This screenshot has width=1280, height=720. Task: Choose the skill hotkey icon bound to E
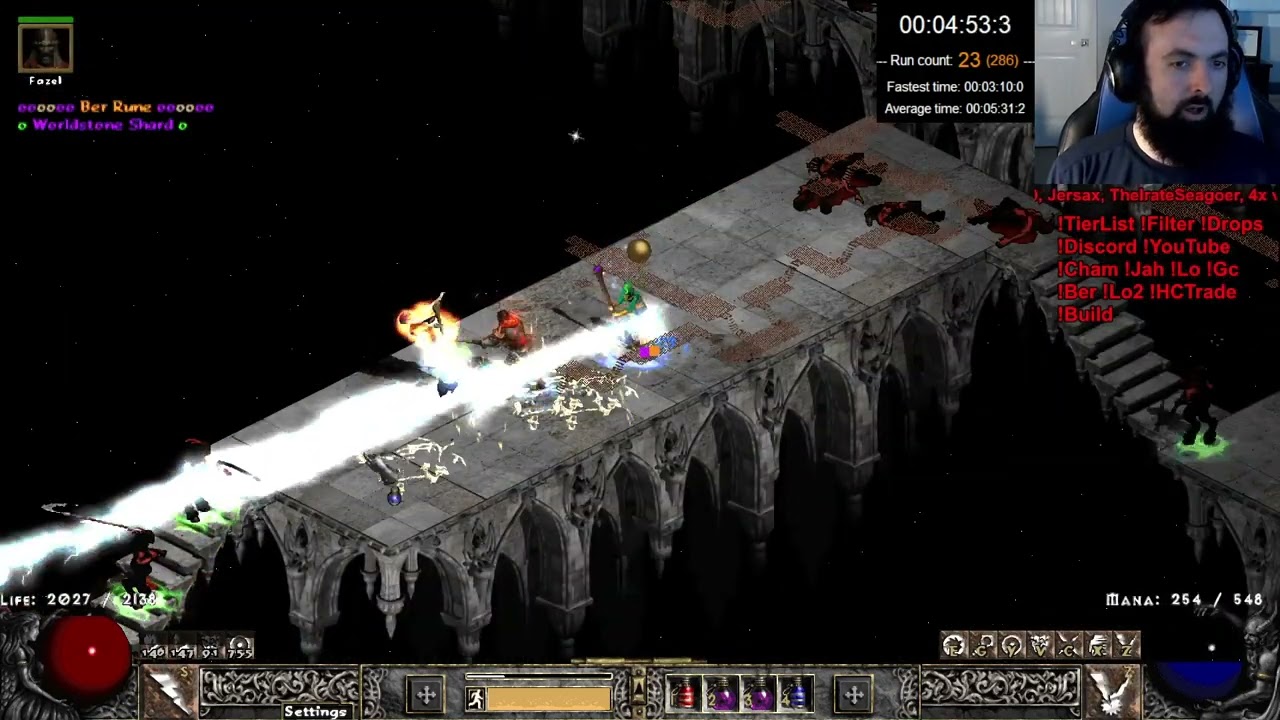953,646
